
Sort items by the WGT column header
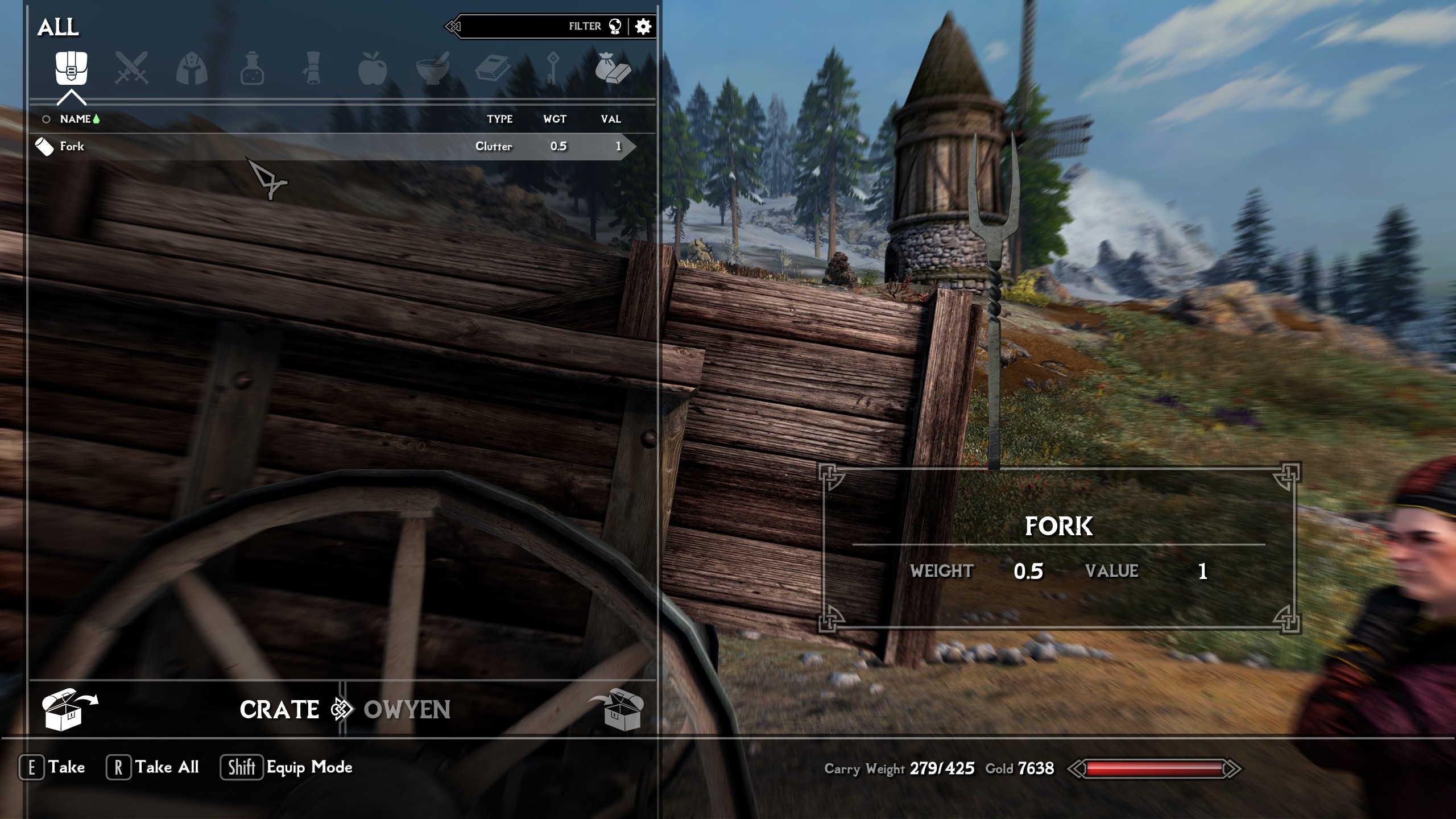(x=555, y=119)
